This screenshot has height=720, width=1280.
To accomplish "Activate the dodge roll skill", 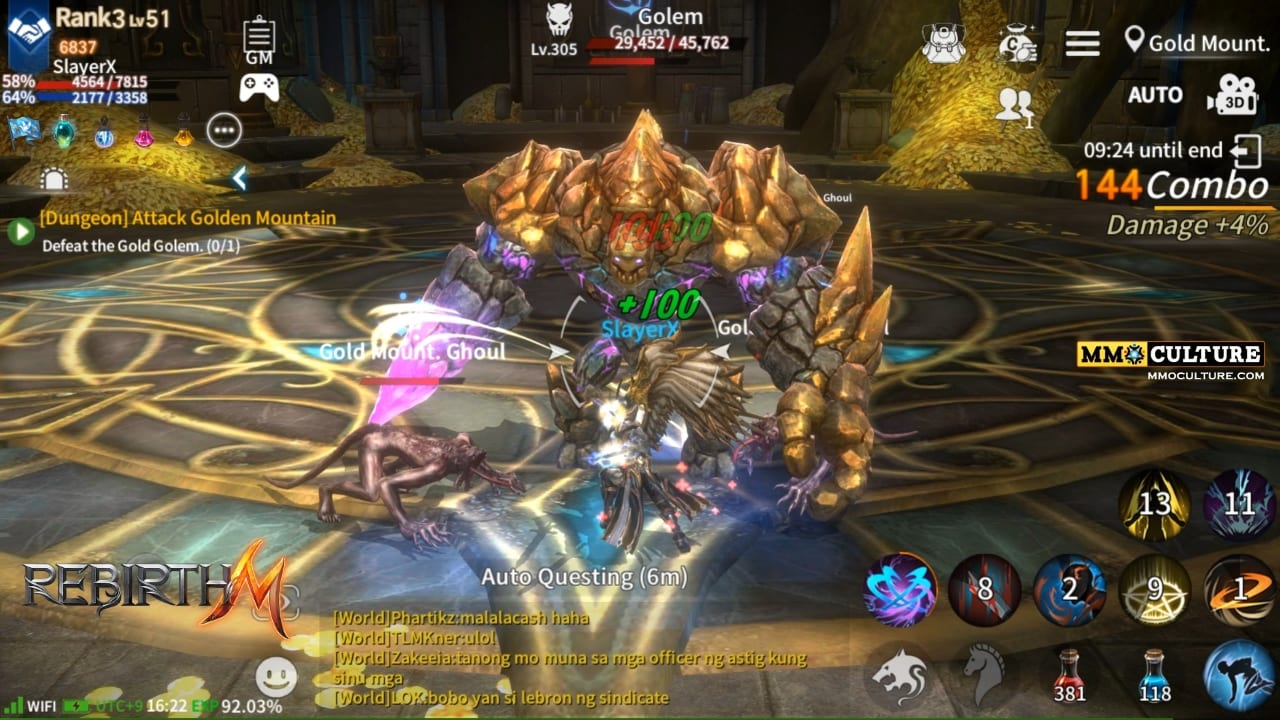I will (1239, 674).
